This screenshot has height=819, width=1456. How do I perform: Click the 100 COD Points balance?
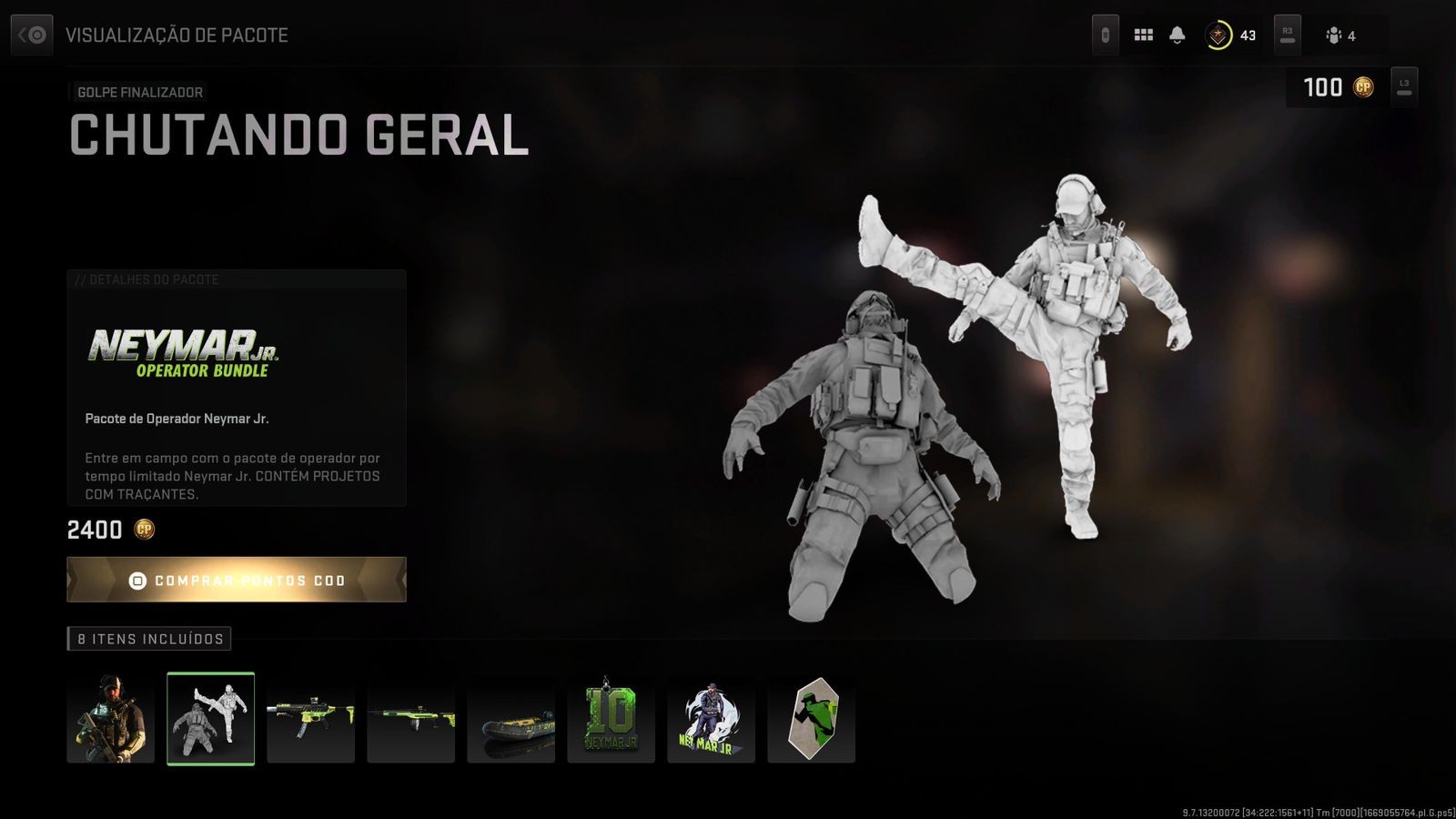[x=1337, y=87]
